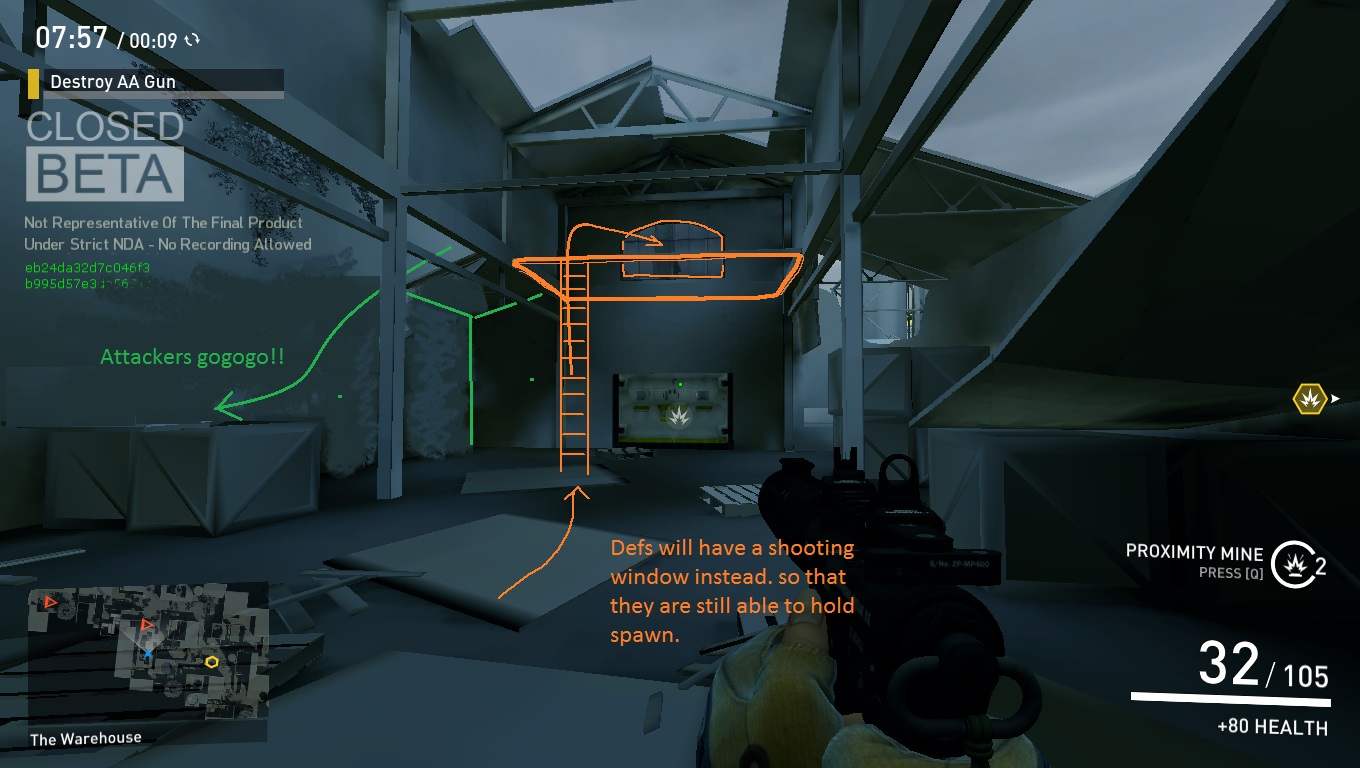1360x768 pixels.
Task: Click the yellow hexagon marker on the minimap
Action: click(x=211, y=661)
